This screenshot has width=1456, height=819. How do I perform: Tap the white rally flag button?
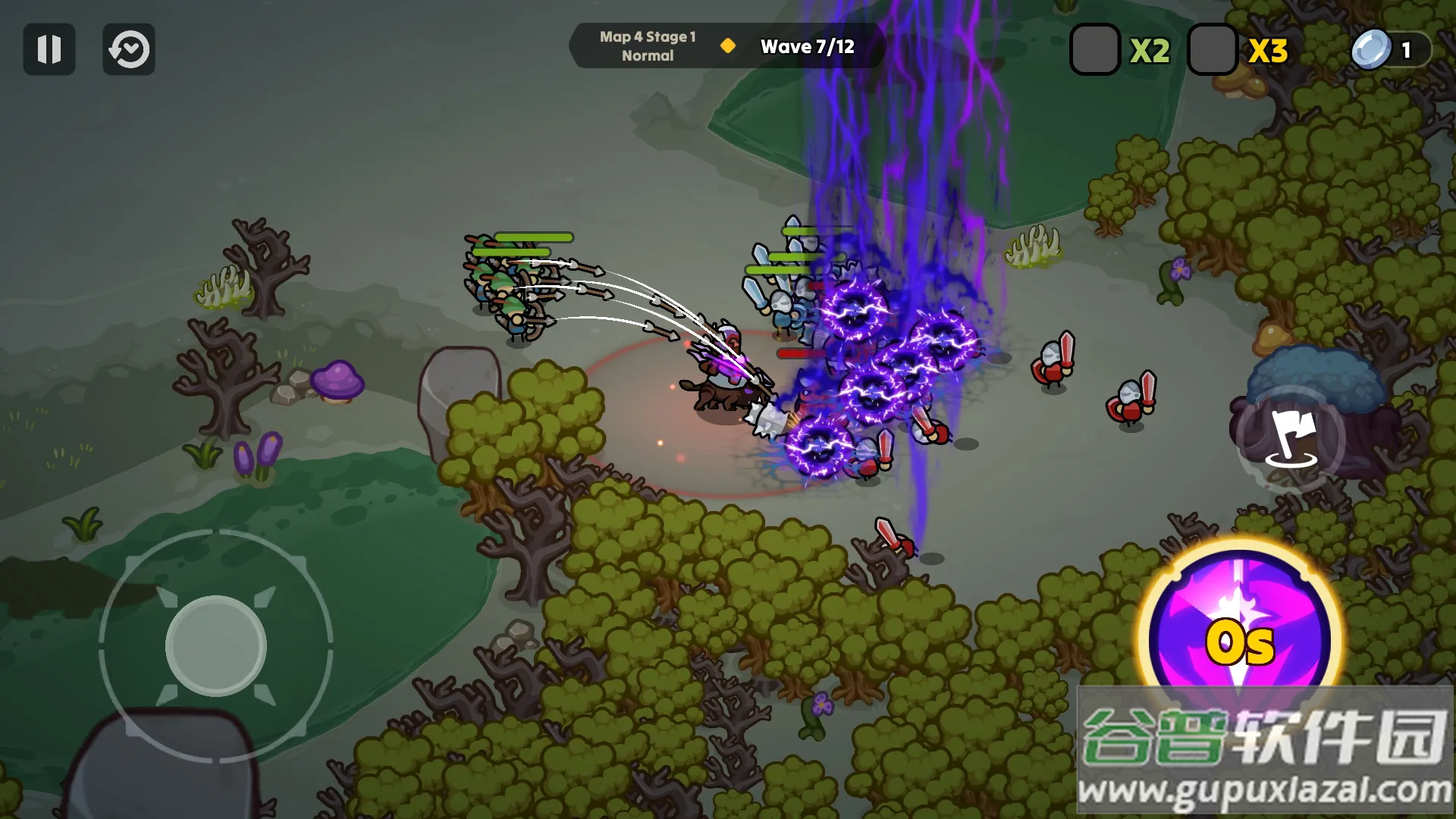pos(1290,438)
